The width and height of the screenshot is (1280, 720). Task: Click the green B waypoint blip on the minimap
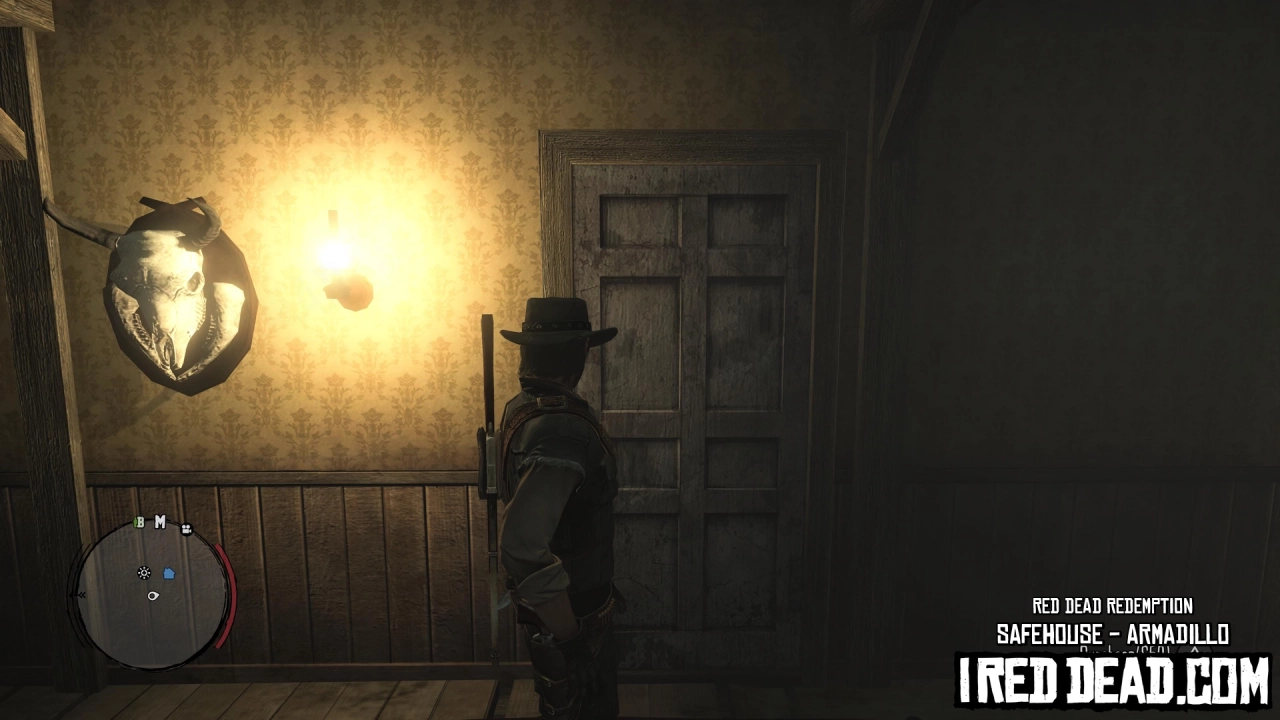tap(141, 522)
